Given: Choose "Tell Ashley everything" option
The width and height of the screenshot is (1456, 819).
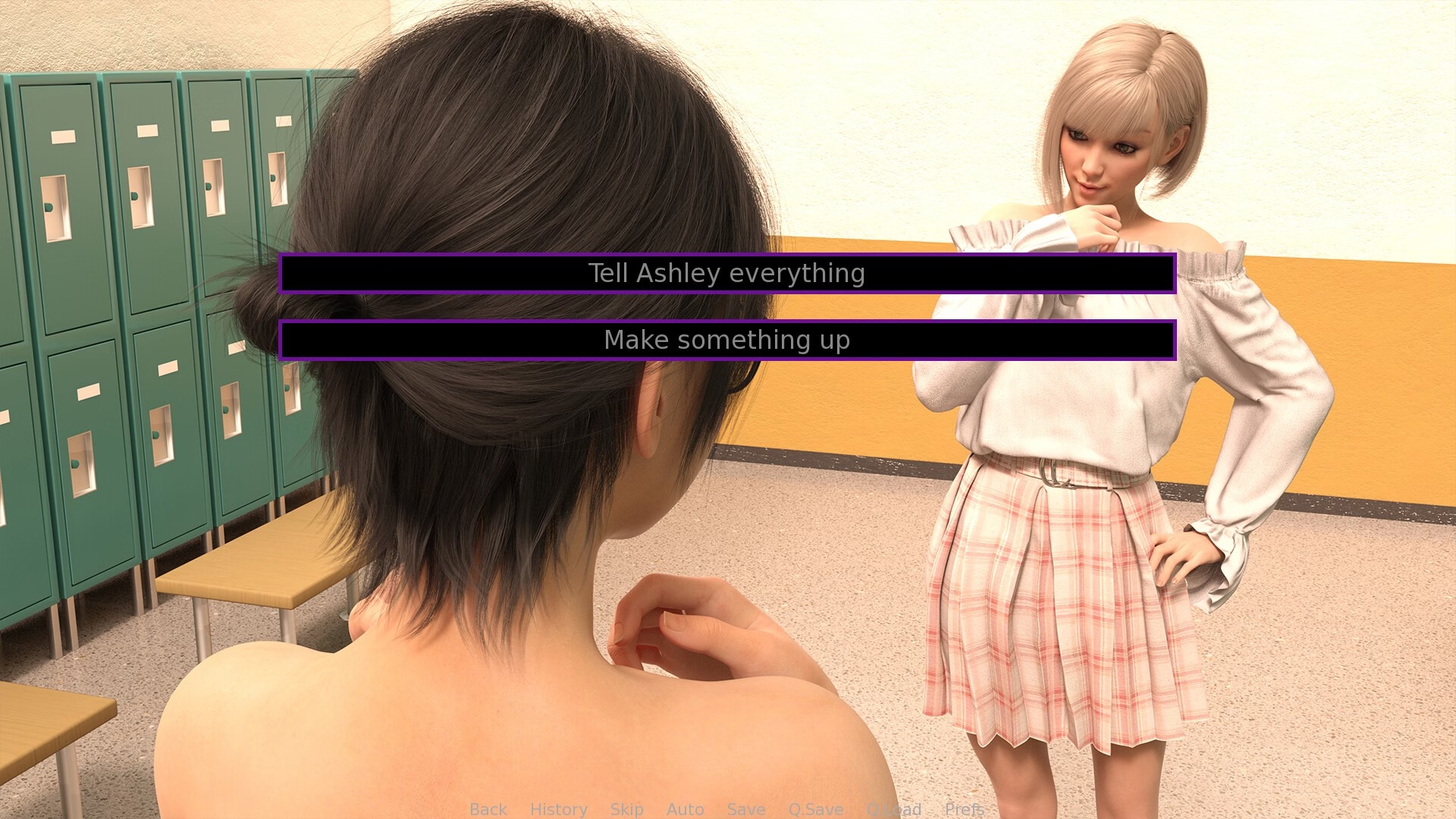Looking at the screenshot, I should [726, 273].
